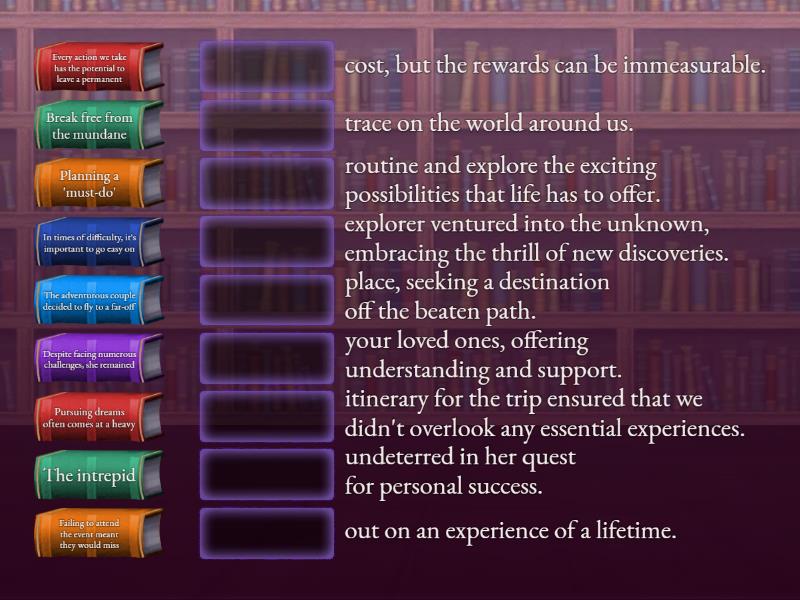800x600 pixels.
Task: Choose the slot beside 'routine and explore'
Action: pyautogui.click(x=267, y=183)
